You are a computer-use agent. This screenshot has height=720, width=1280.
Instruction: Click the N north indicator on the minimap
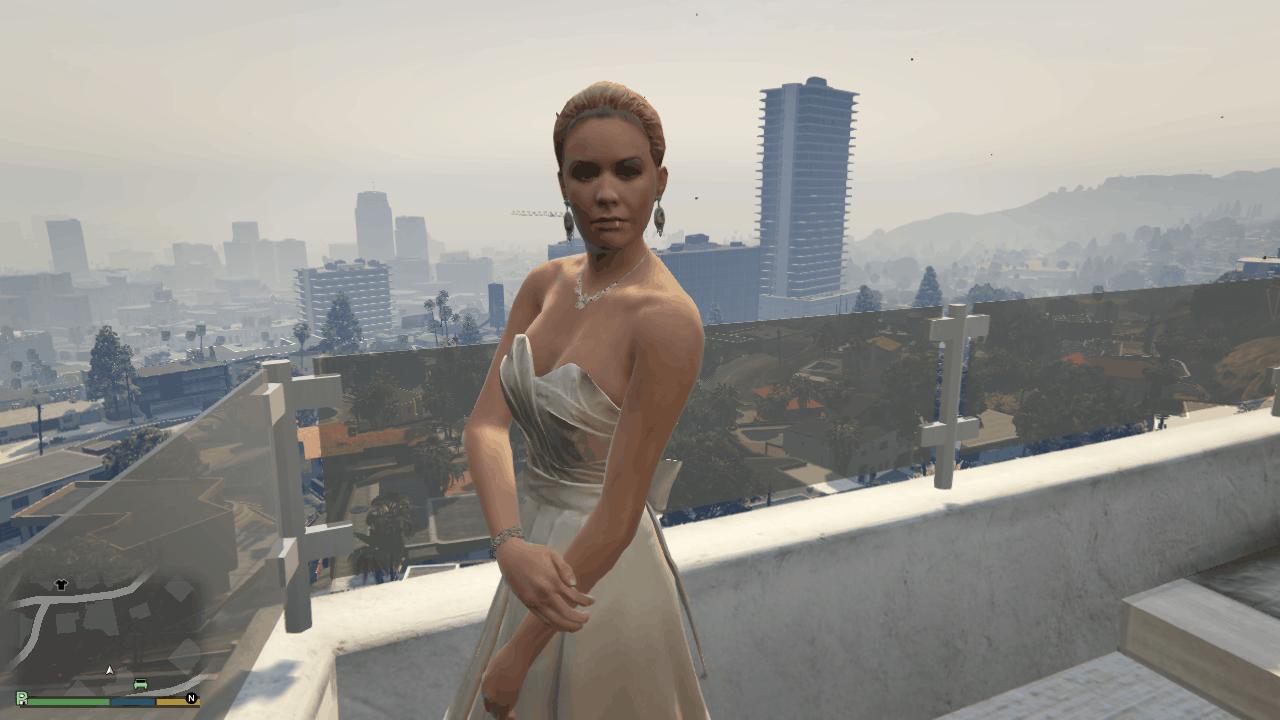pos(191,698)
